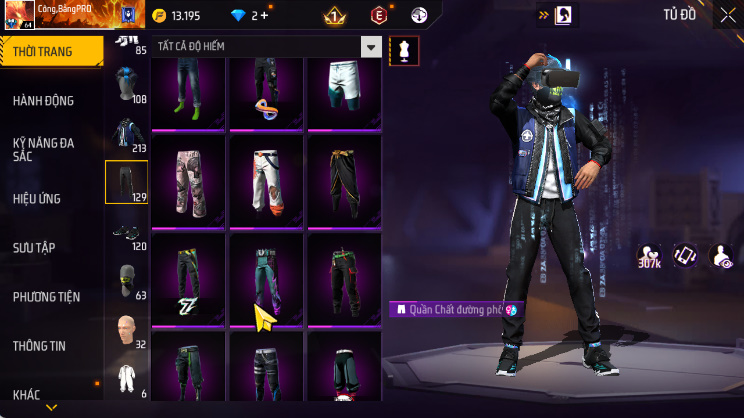Open the Sưu Tập collection tab
This screenshot has width=744, height=418.
tap(36, 247)
